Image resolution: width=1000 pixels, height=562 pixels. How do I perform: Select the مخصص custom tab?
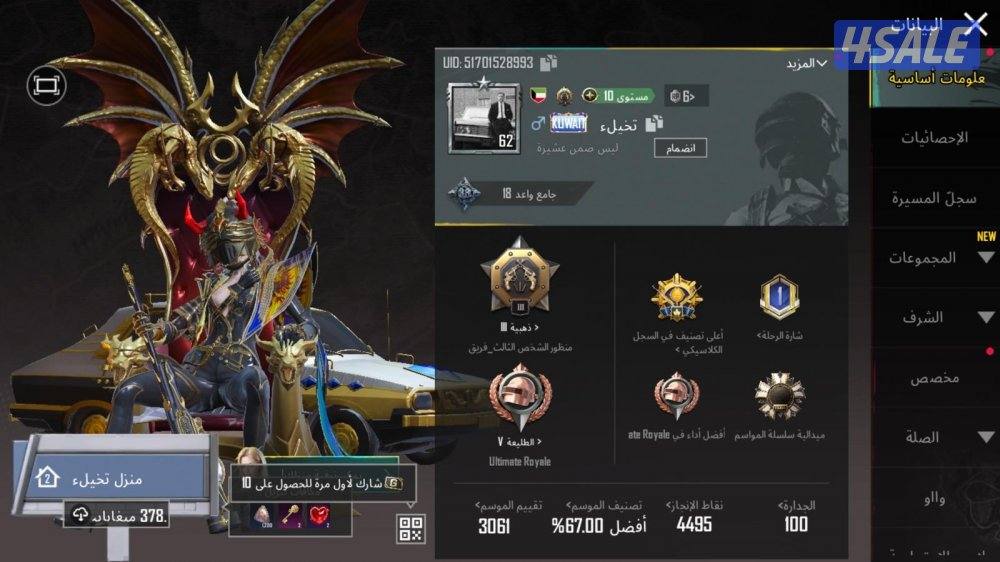point(934,378)
